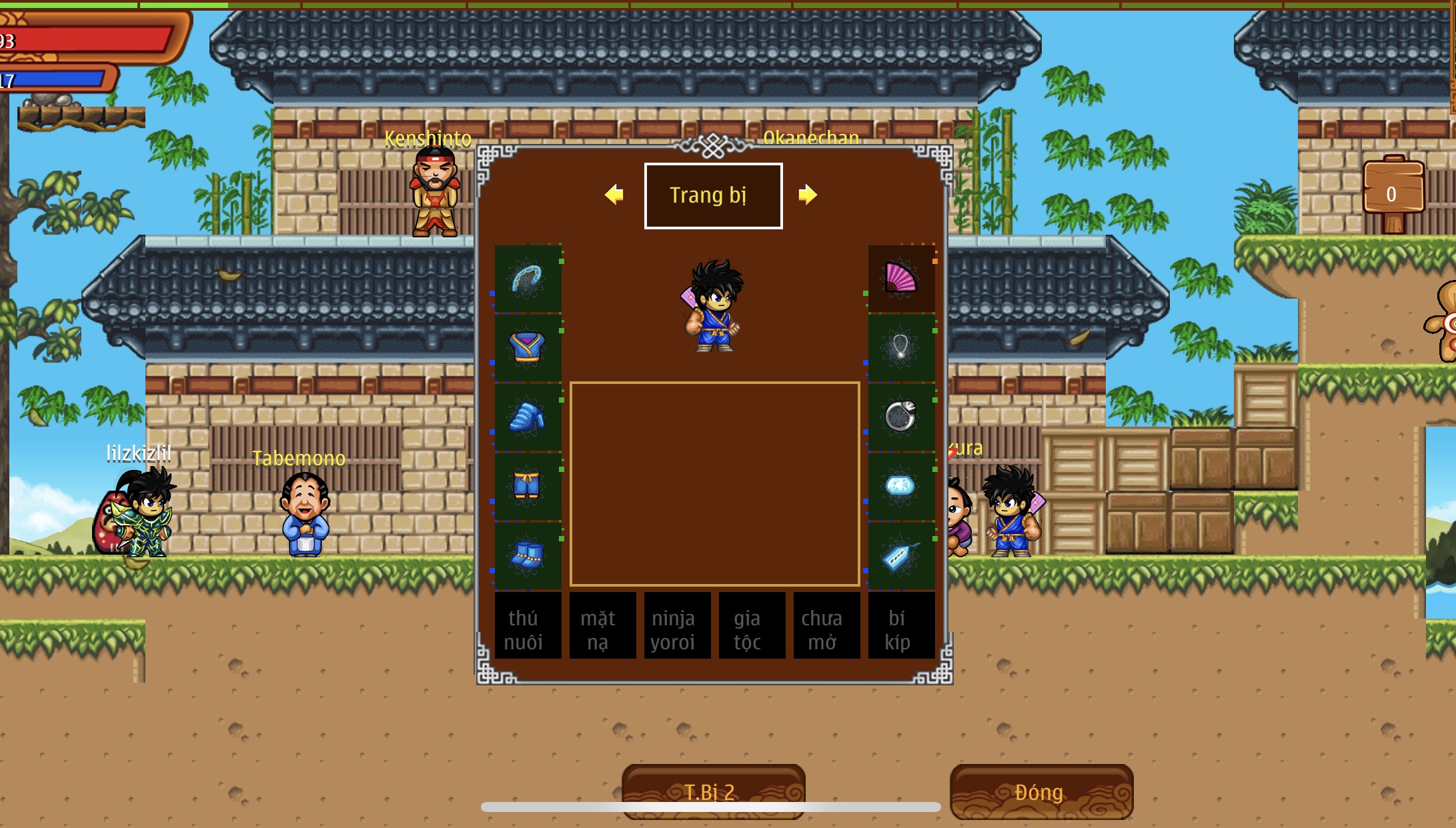
Task: Choose the necklace equipment slot
Action: (901, 348)
